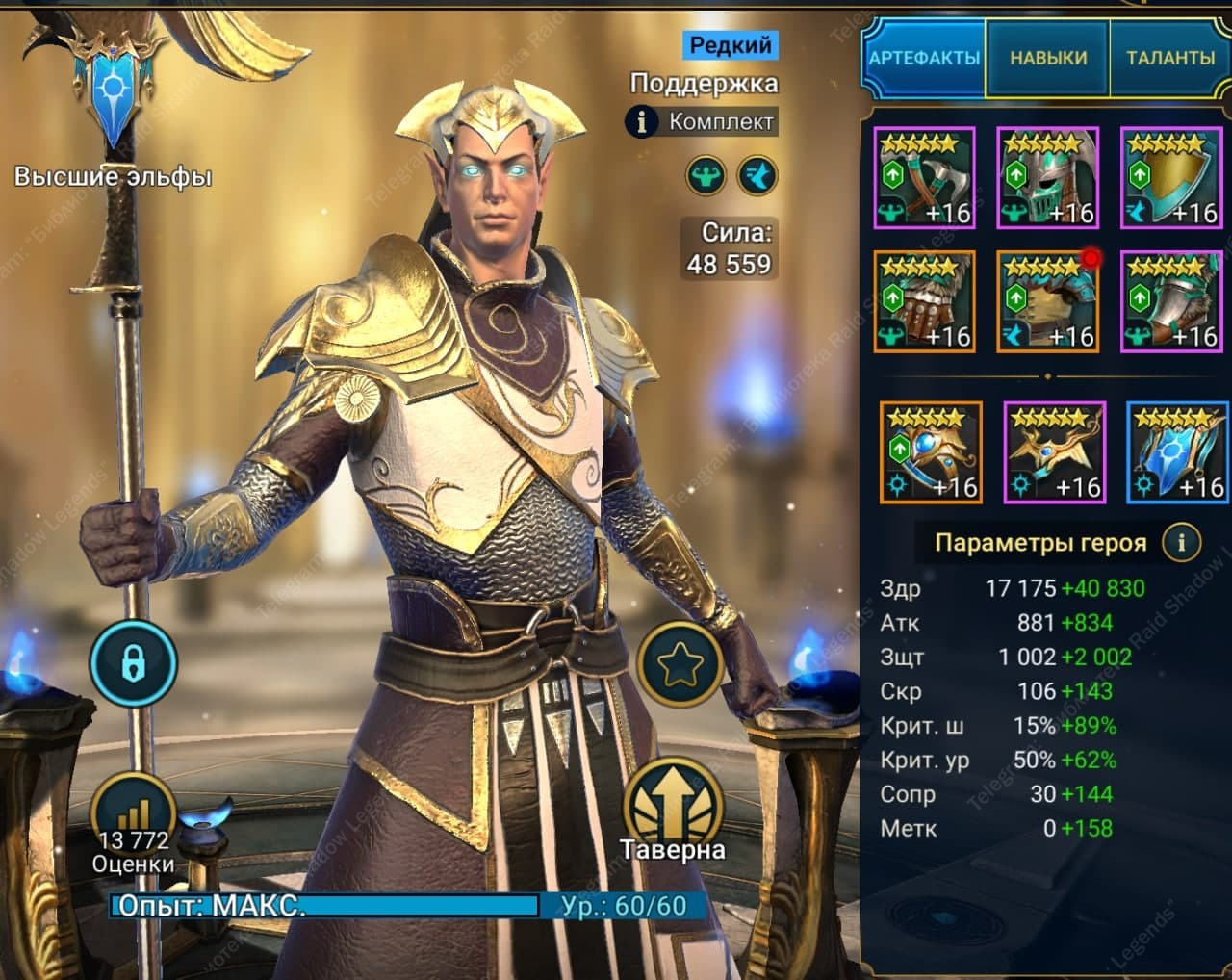Toggle the hero lock button
Image resolution: width=1232 pixels, height=980 pixels.
pyautogui.click(x=133, y=663)
